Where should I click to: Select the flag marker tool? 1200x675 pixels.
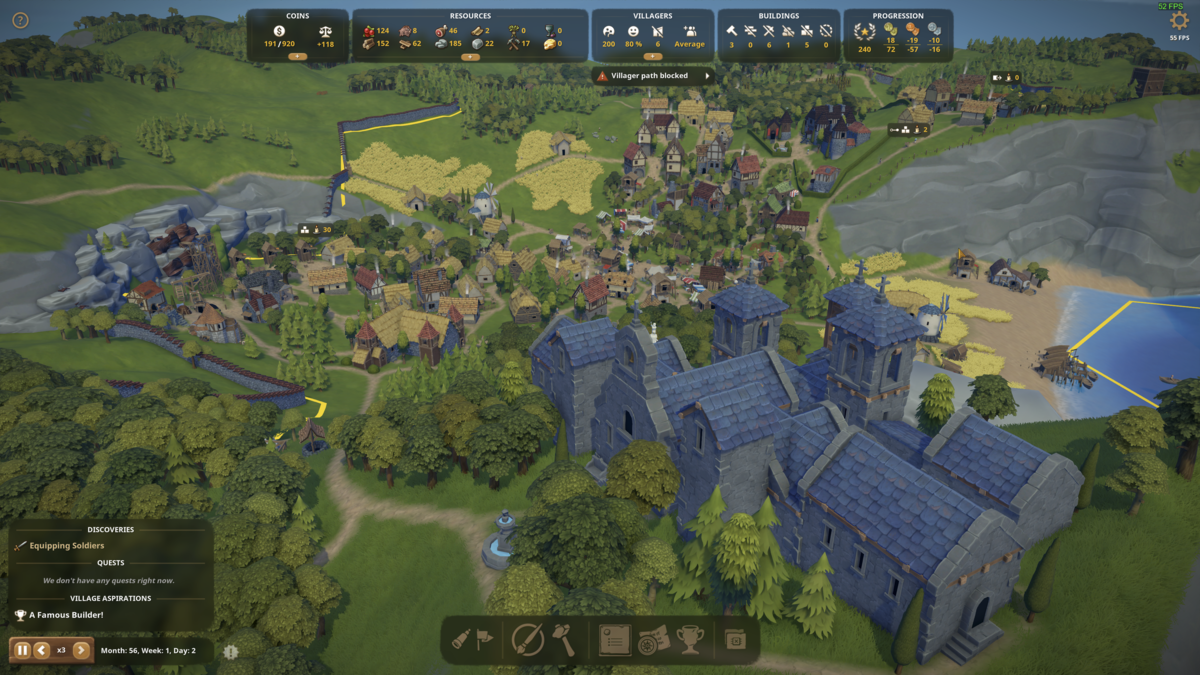click(x=486, y=640)
